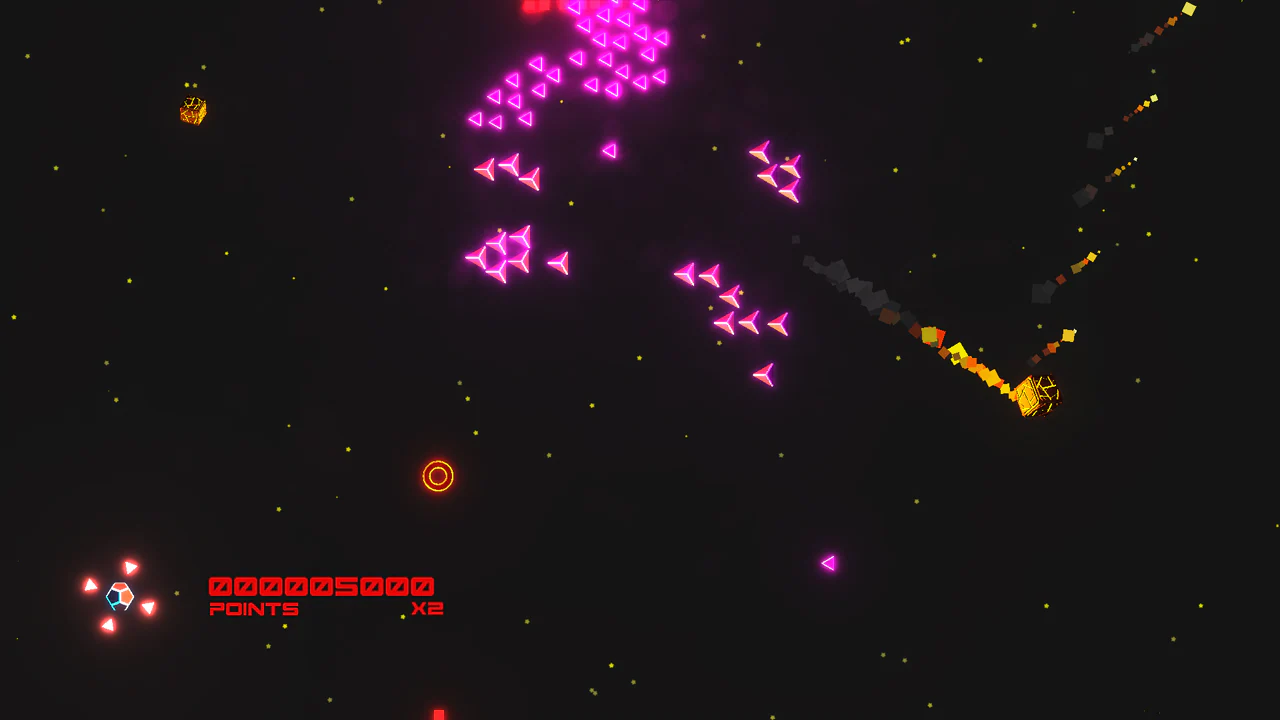The width and height of the screenshot is (1280, 720).
Task: Select the POINTS label
Action: coord(253,608)
